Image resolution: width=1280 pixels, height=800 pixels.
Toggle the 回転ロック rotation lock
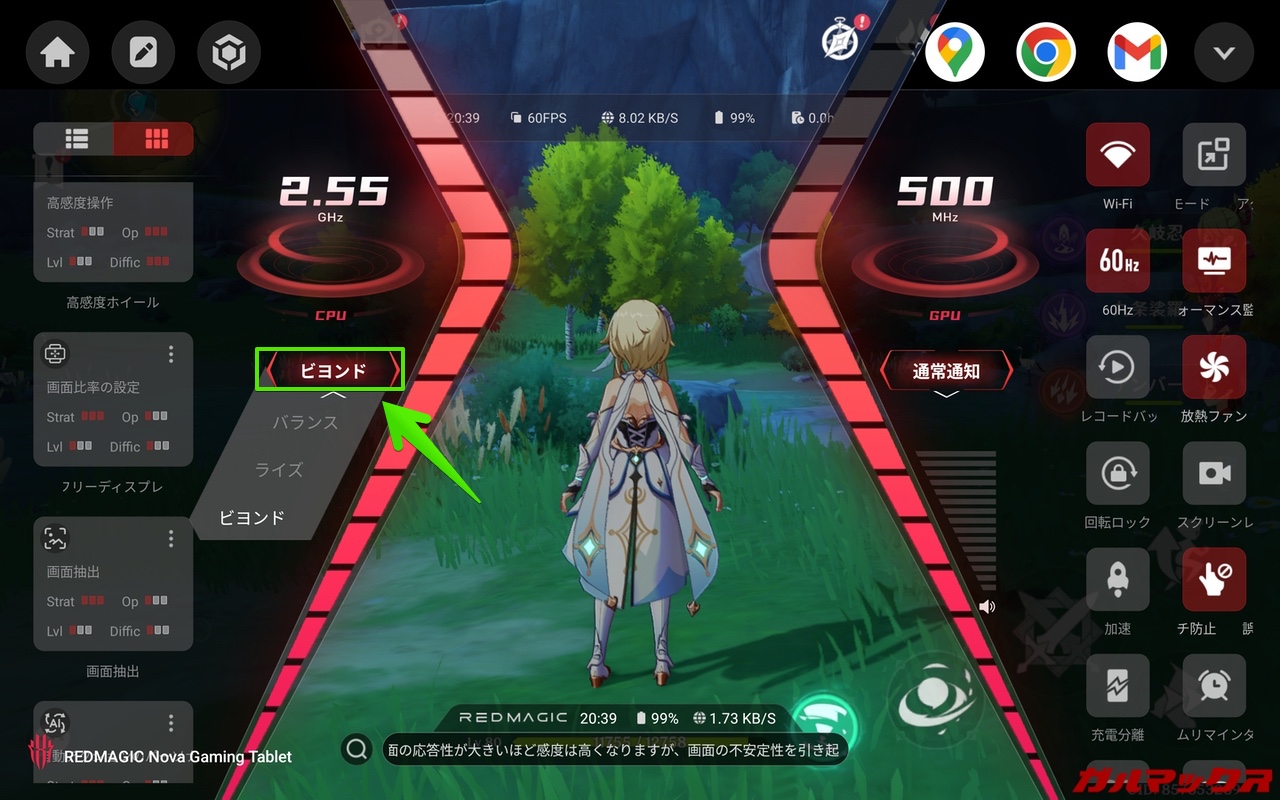click(x=1117, y=473)
